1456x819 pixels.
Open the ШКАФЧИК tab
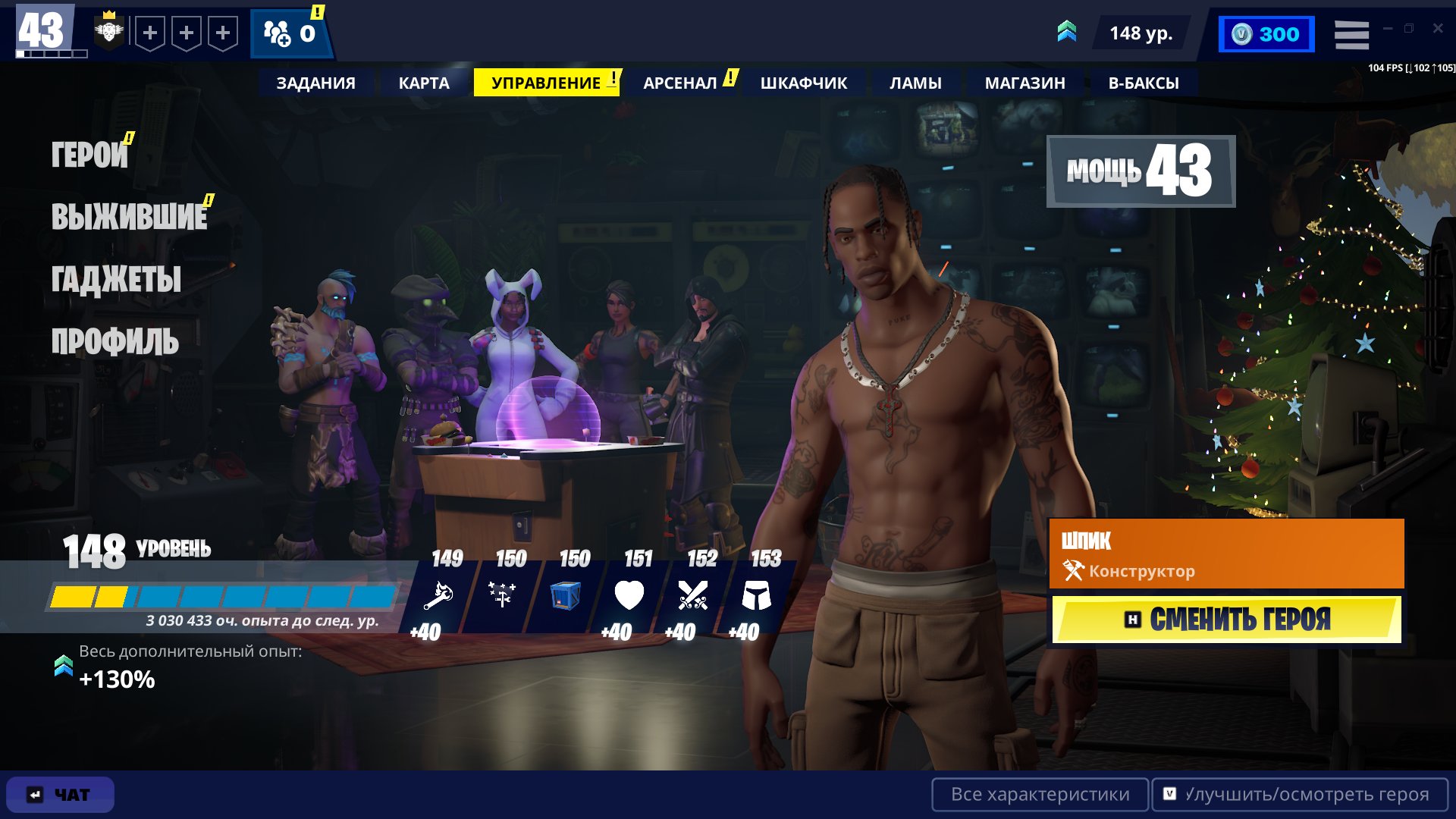pos(802,83)
